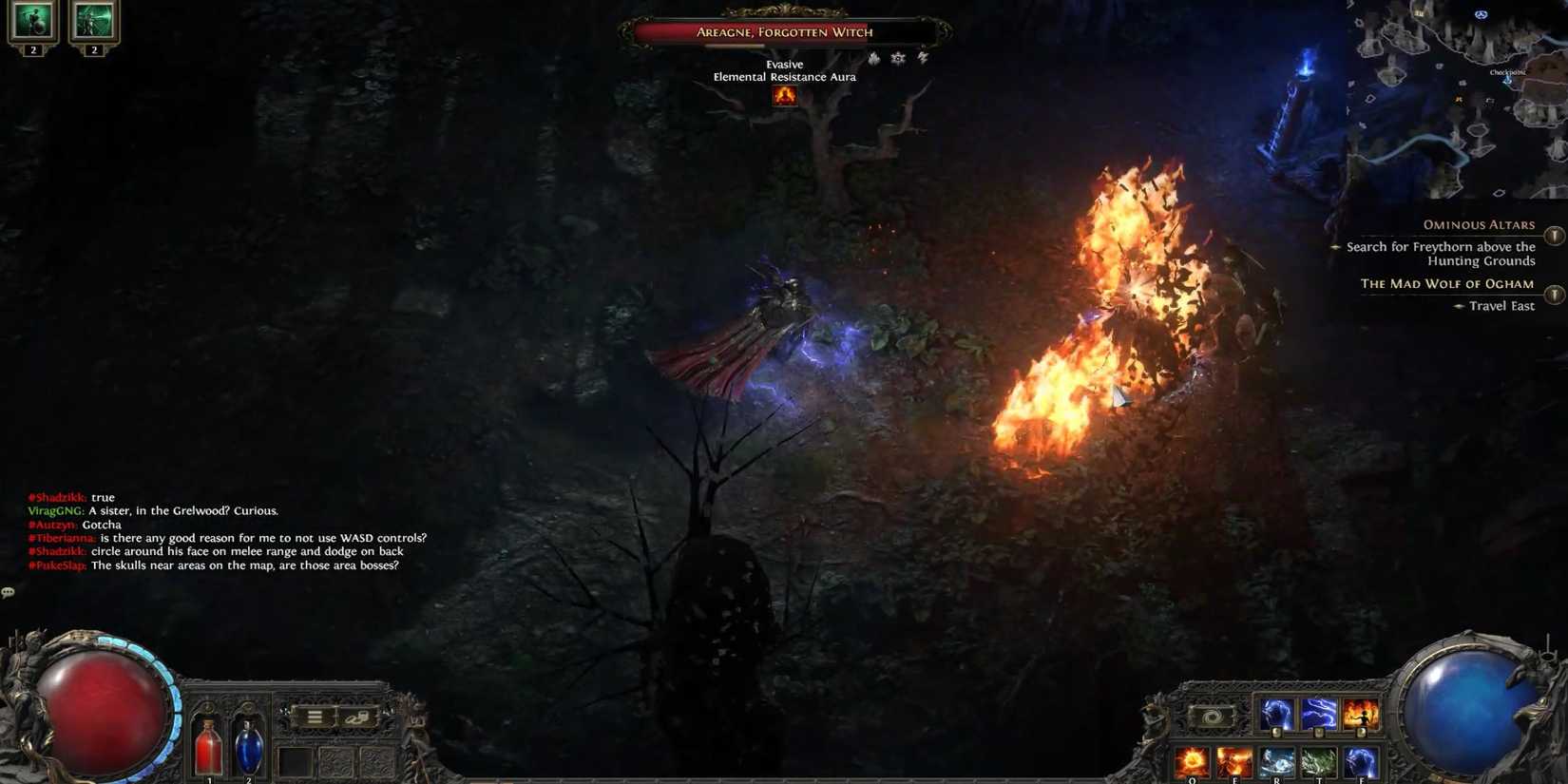Click the red life flask
The width and height of the screenshot is (1568, 784).
coord(207,746)
